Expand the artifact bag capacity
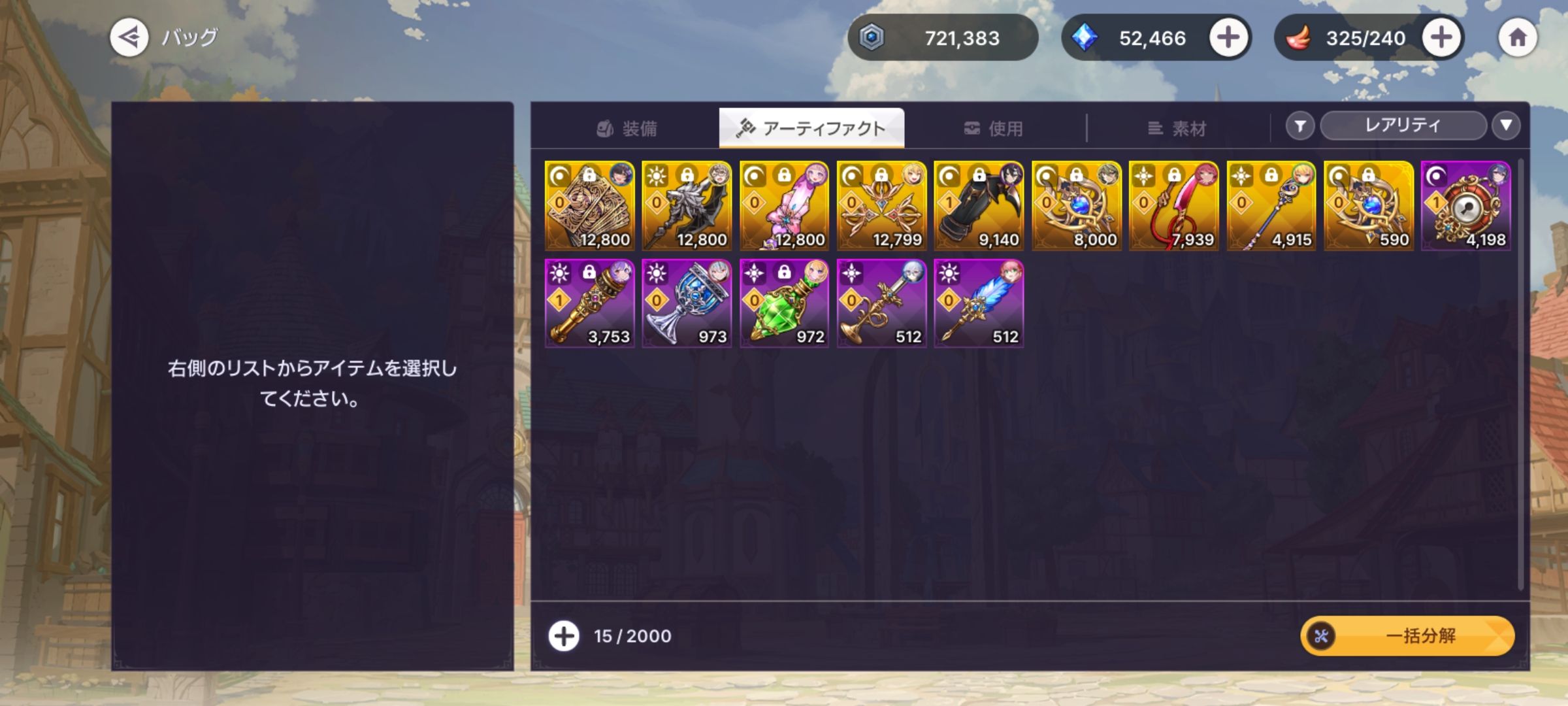The image size is (1568, 706). 563,635
